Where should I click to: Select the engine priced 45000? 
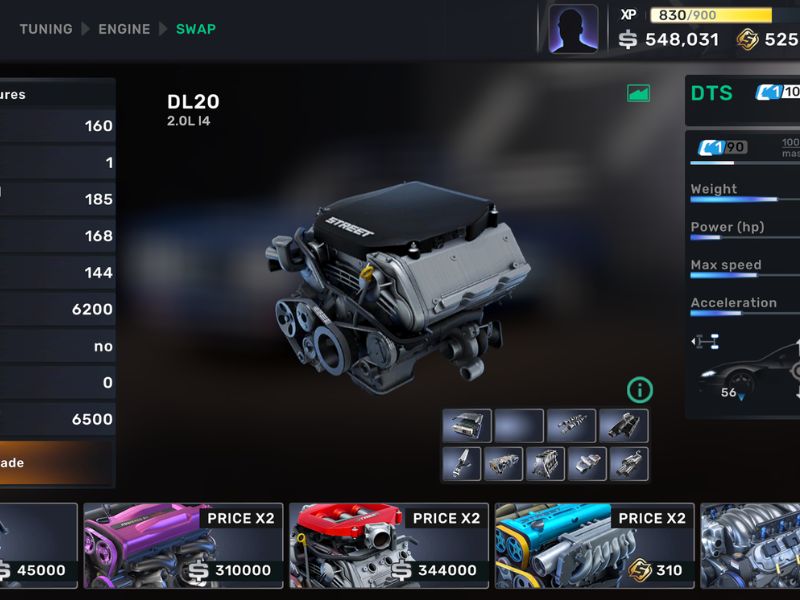38,544
